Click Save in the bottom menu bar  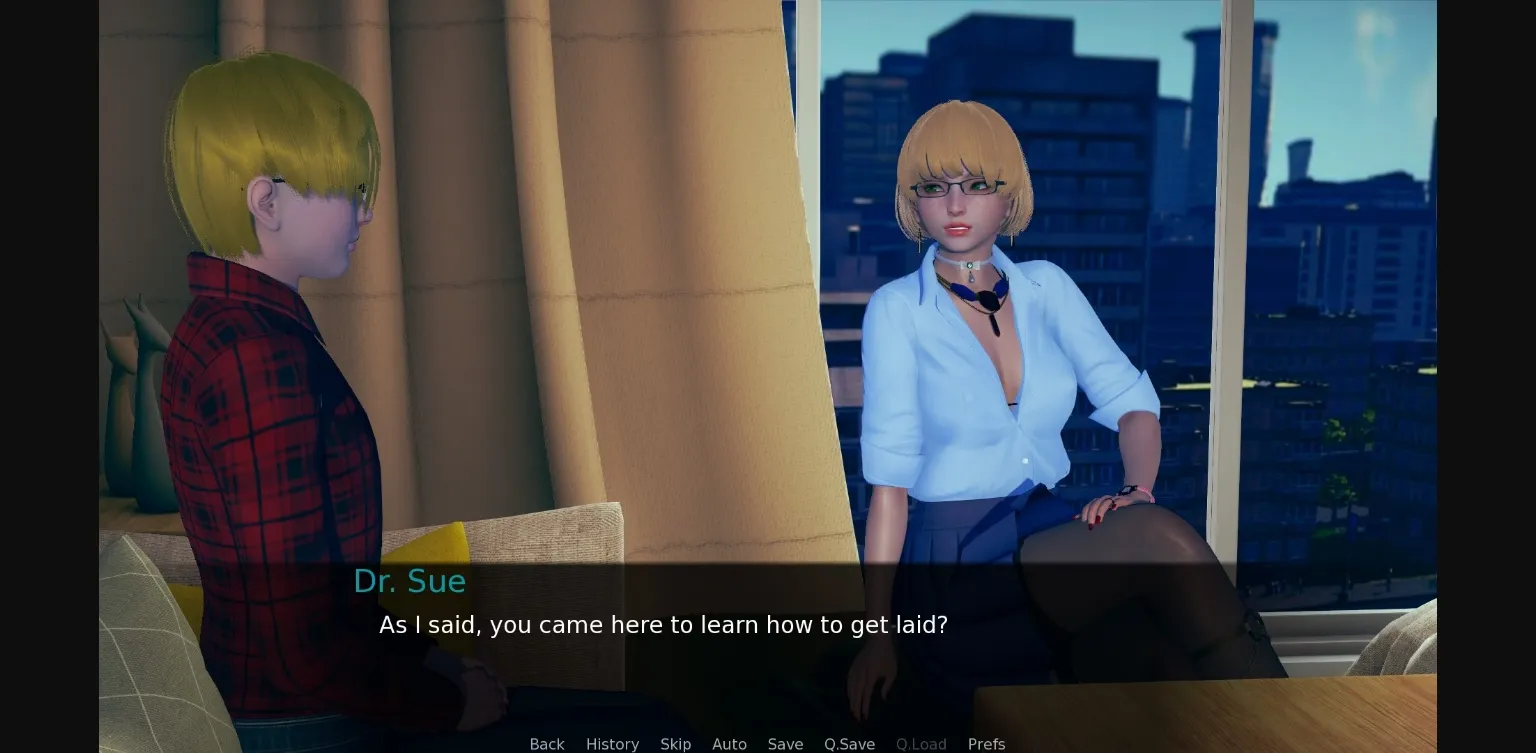(785, 744)
